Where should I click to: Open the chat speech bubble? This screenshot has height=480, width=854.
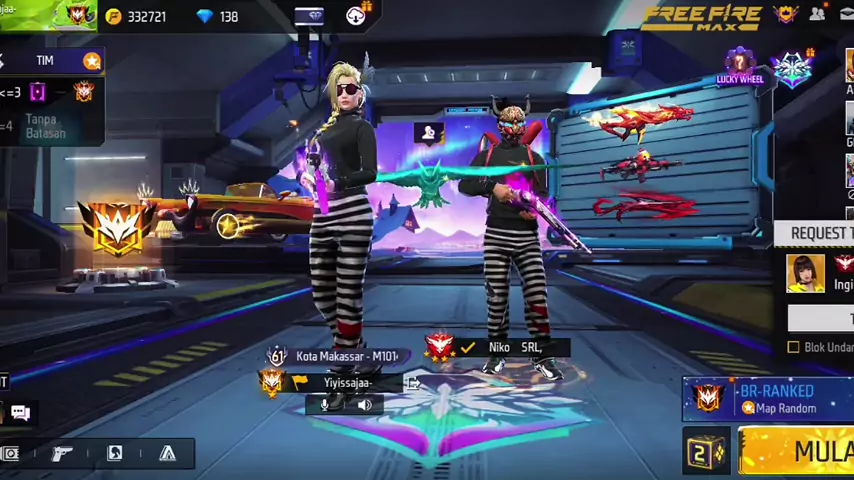tap(20, 412)
